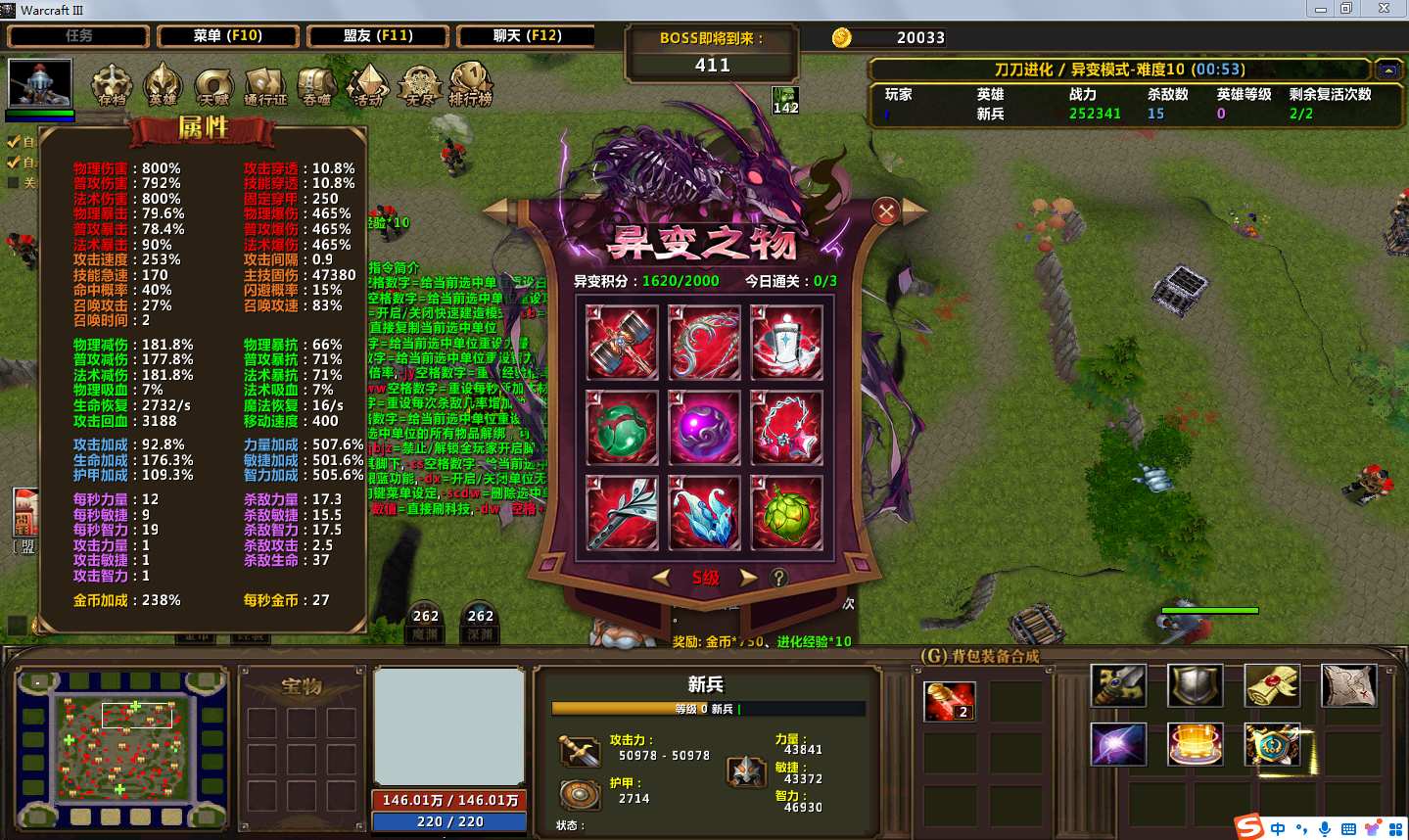Open the 英雄 hero icon
The image size is (1409, 840).
tap(163, 85)
